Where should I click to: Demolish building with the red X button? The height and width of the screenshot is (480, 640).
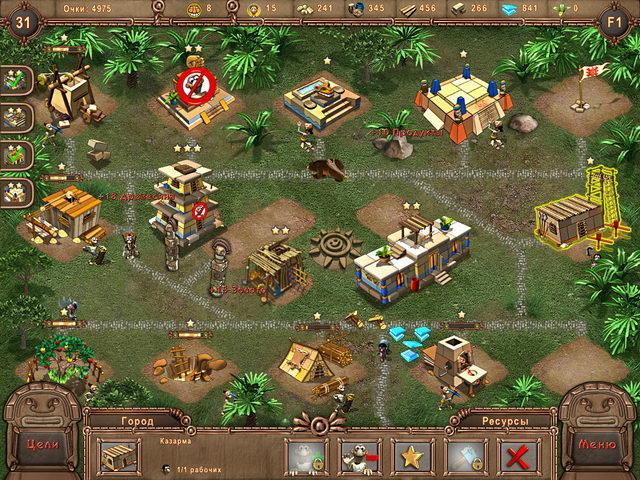518,457
